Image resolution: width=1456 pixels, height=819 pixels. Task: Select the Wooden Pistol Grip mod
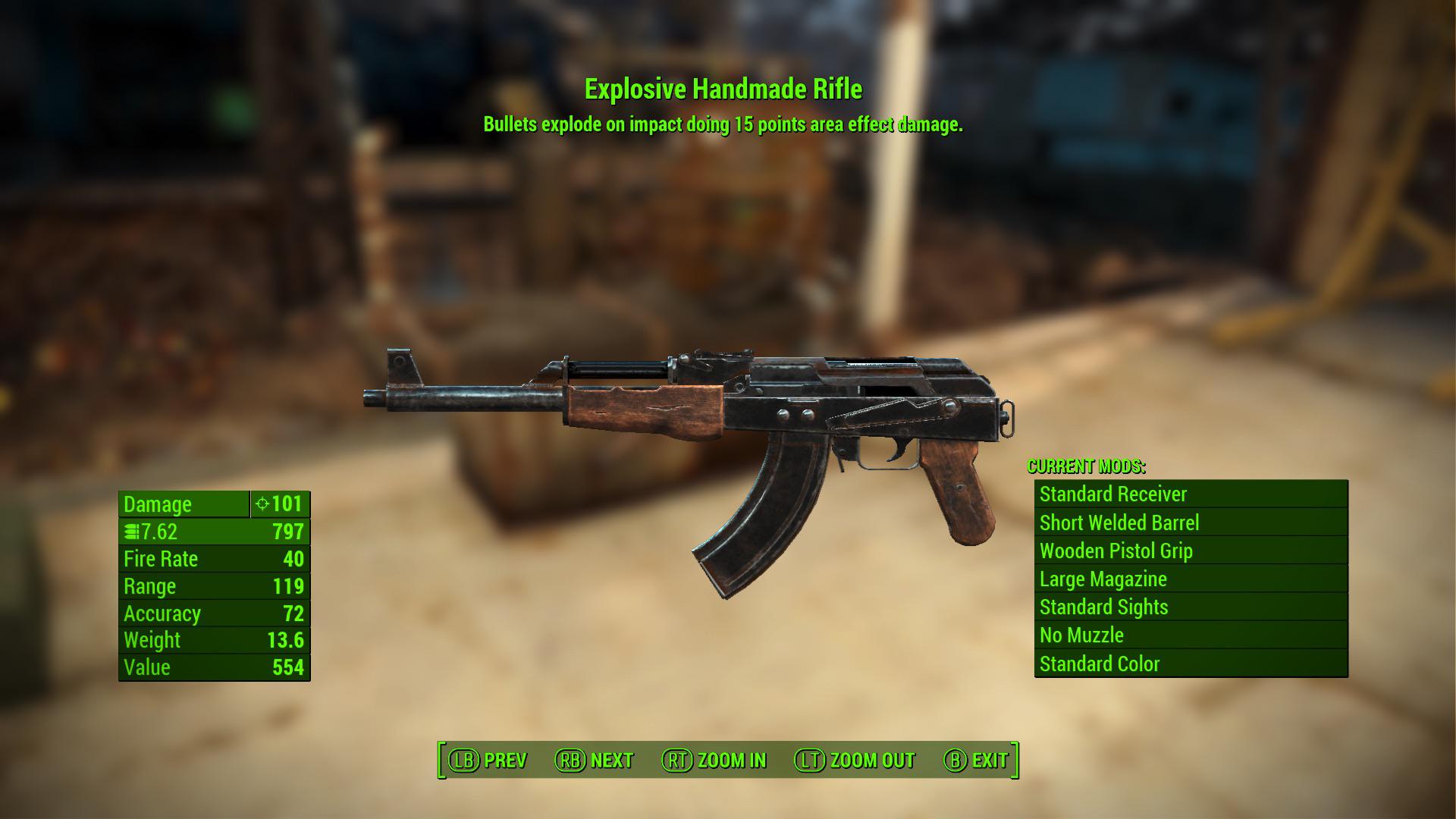click(x=1117, y=551)
